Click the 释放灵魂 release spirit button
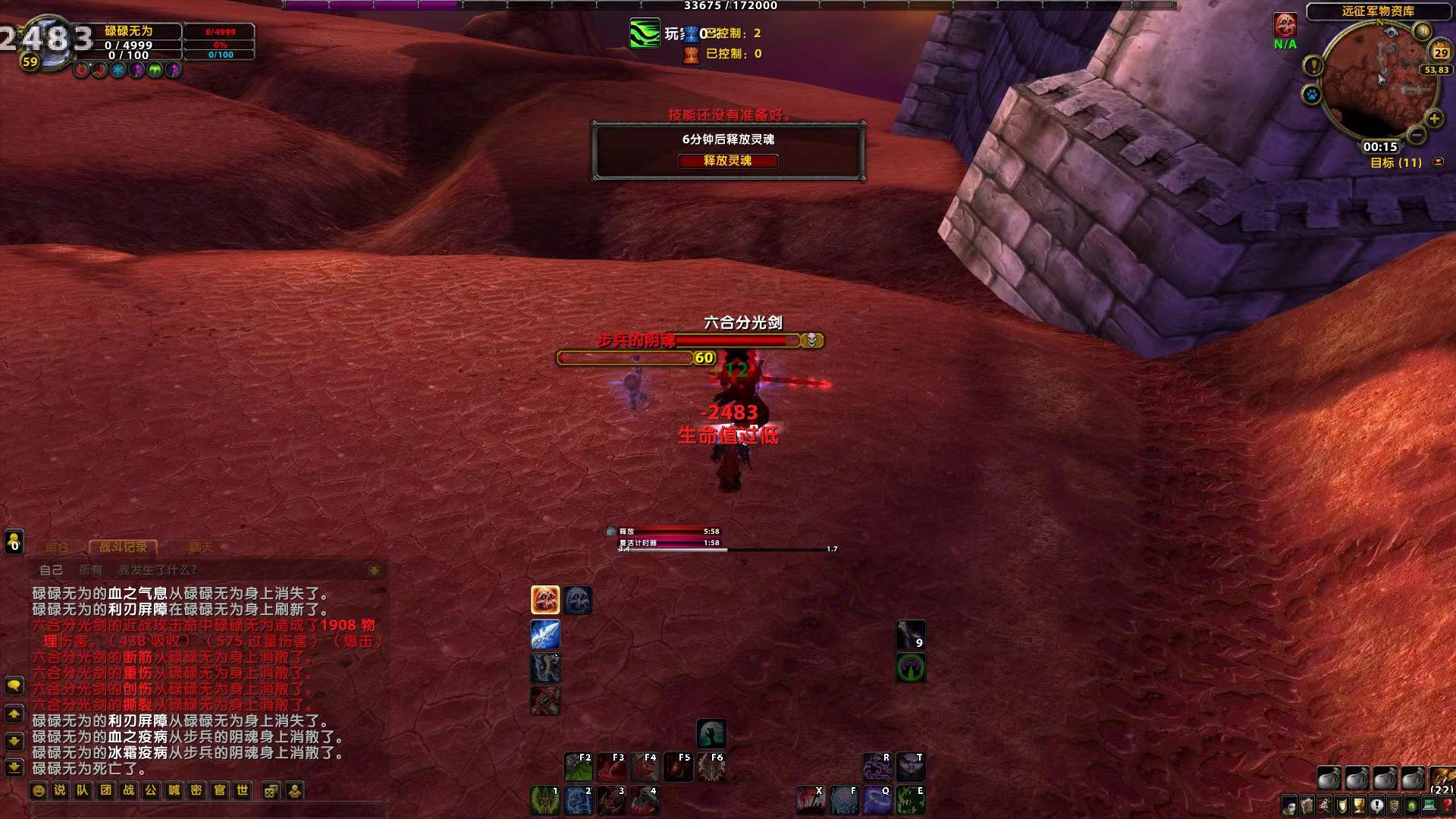1456x819 pixels. [x=727, y=161]
